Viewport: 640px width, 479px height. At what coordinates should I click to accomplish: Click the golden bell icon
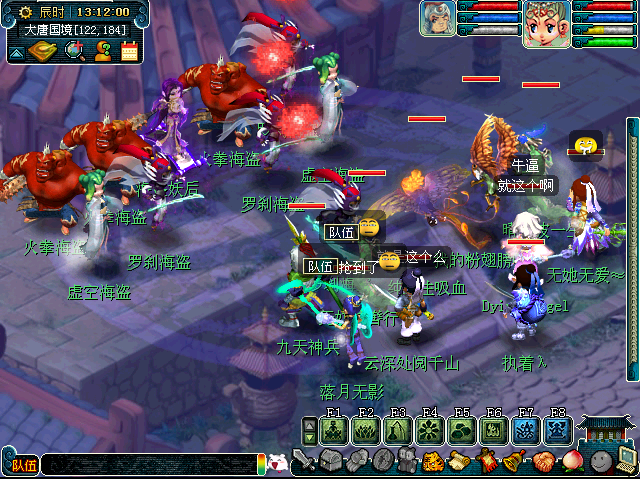coord(514,462)
